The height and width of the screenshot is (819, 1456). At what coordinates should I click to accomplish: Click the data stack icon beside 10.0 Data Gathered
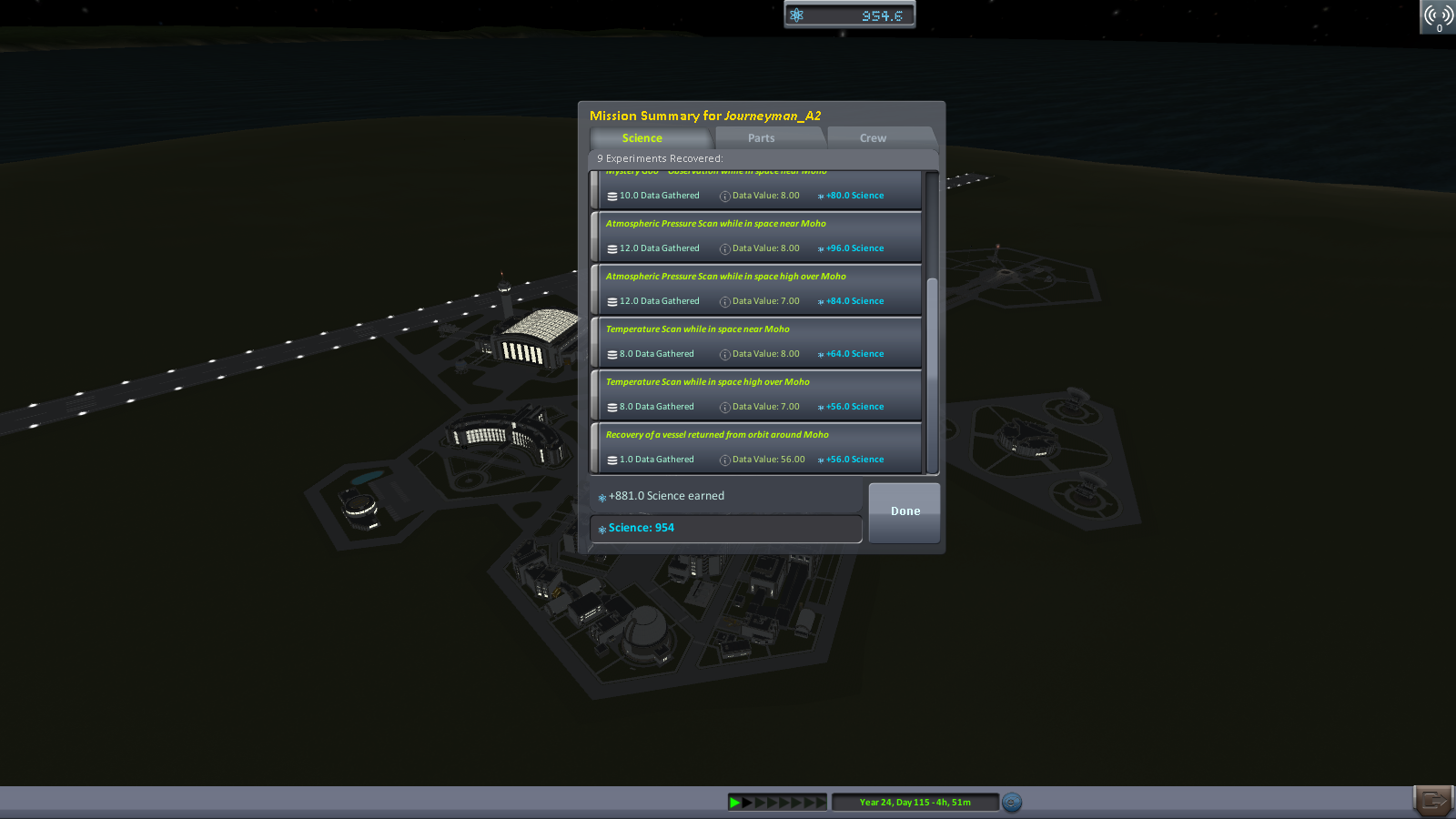(612, 195)
